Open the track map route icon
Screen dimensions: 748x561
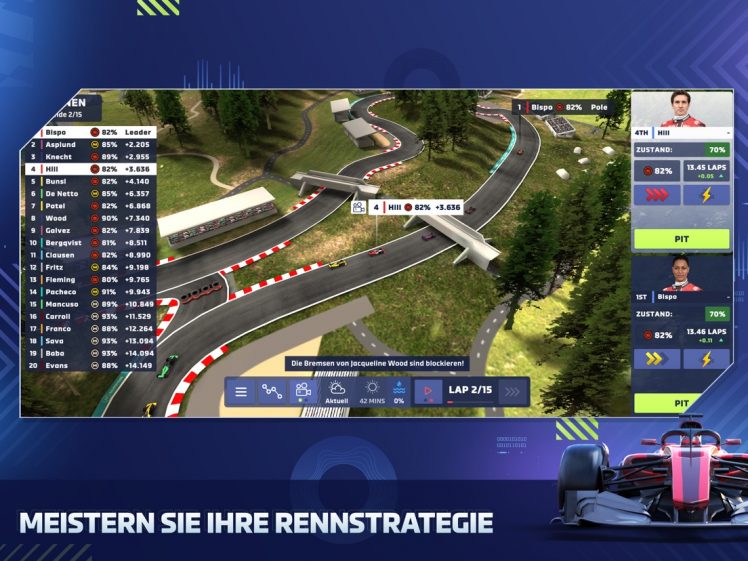pos(272,392)
